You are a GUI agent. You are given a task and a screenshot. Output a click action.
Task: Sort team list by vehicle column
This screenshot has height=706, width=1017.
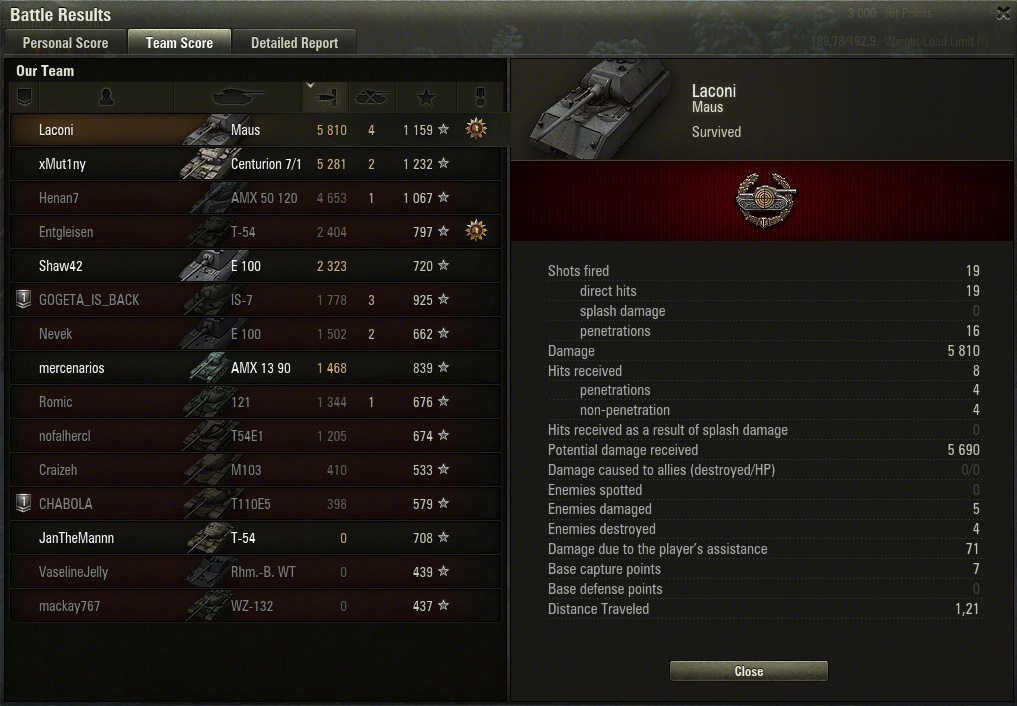coord(238,97)
